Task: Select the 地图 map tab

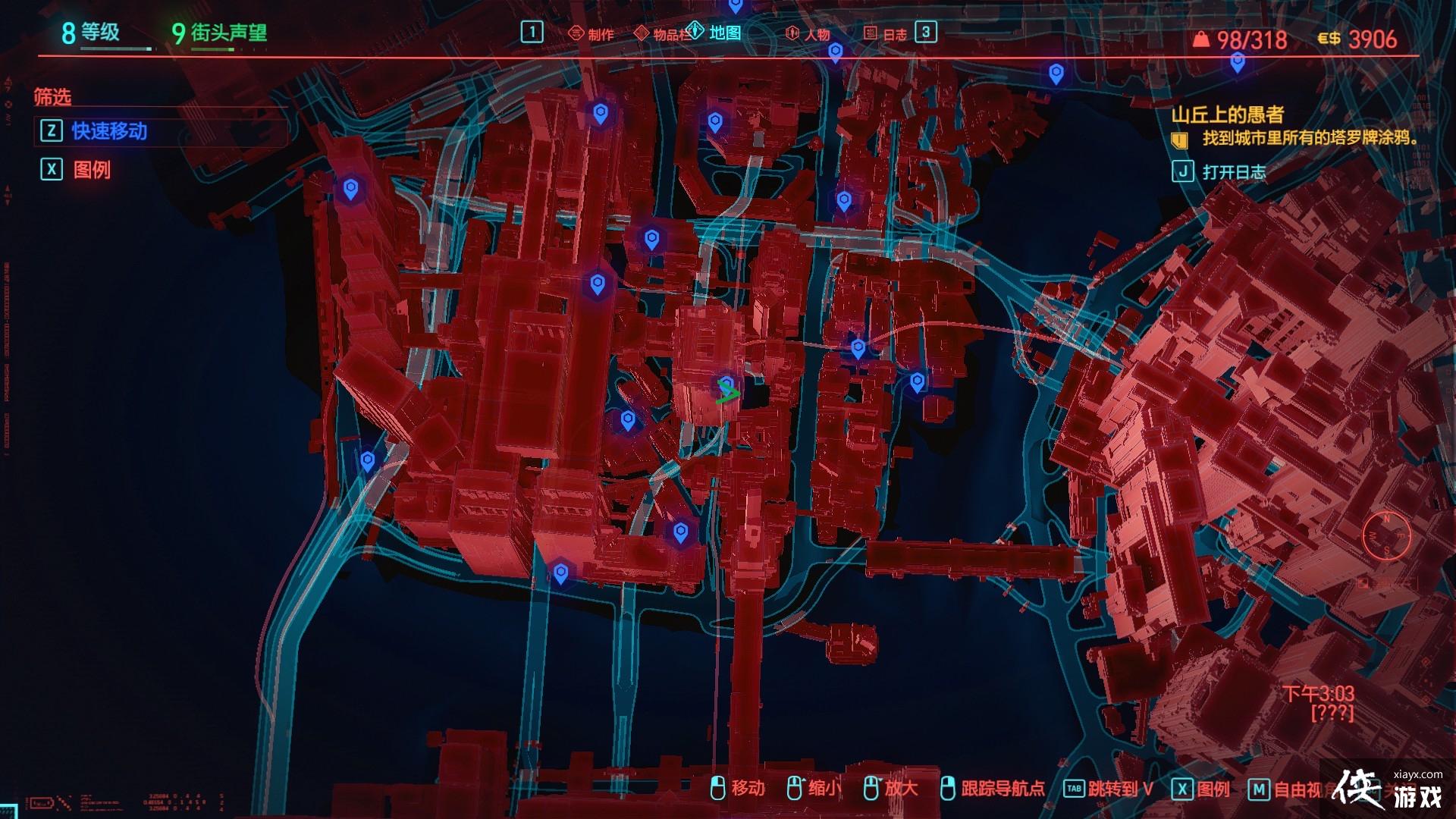Action: [717, 33]
